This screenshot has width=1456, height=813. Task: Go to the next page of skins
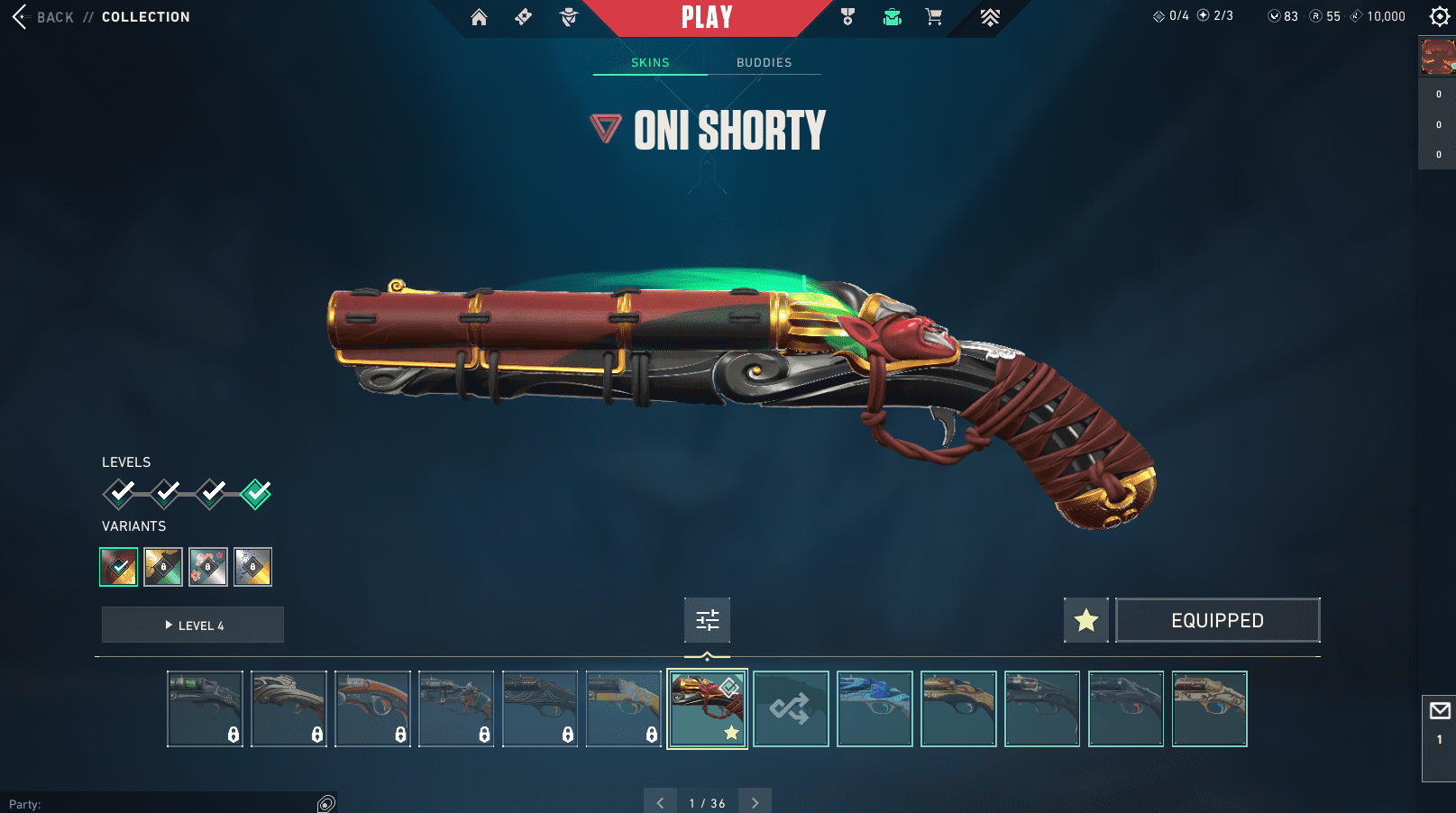tap(755, 802)
